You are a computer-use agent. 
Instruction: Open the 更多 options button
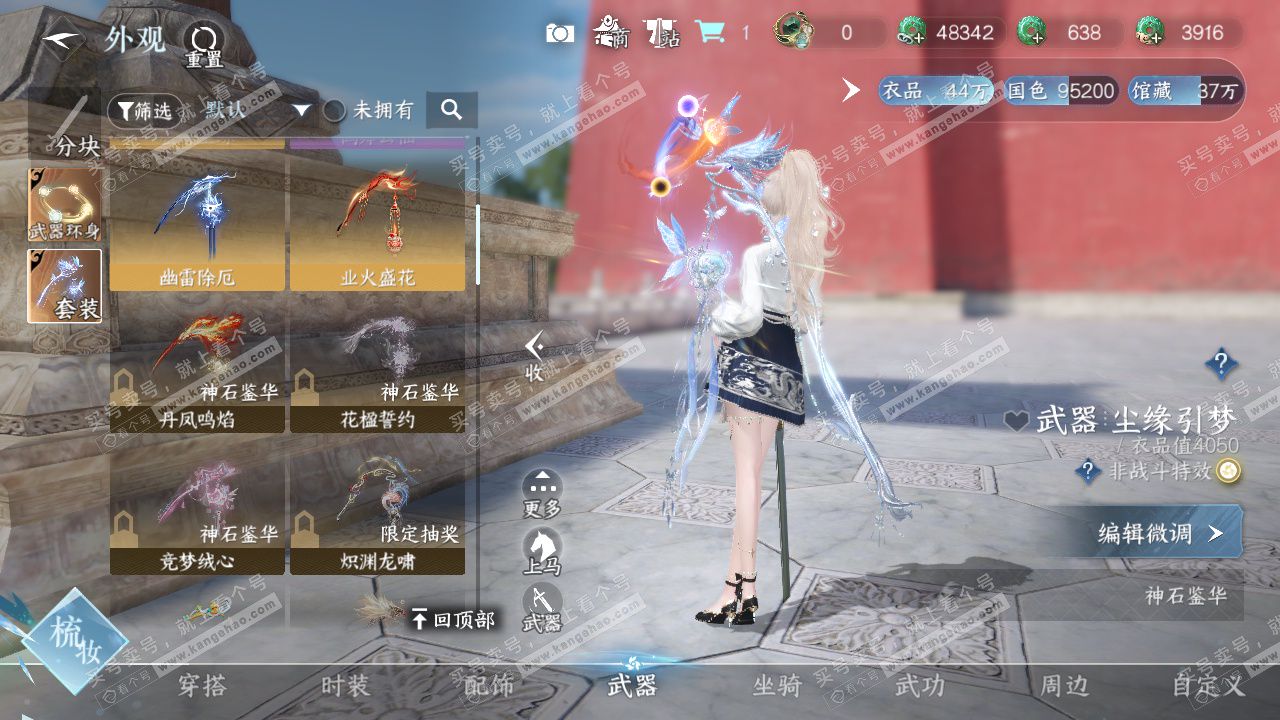542,493
